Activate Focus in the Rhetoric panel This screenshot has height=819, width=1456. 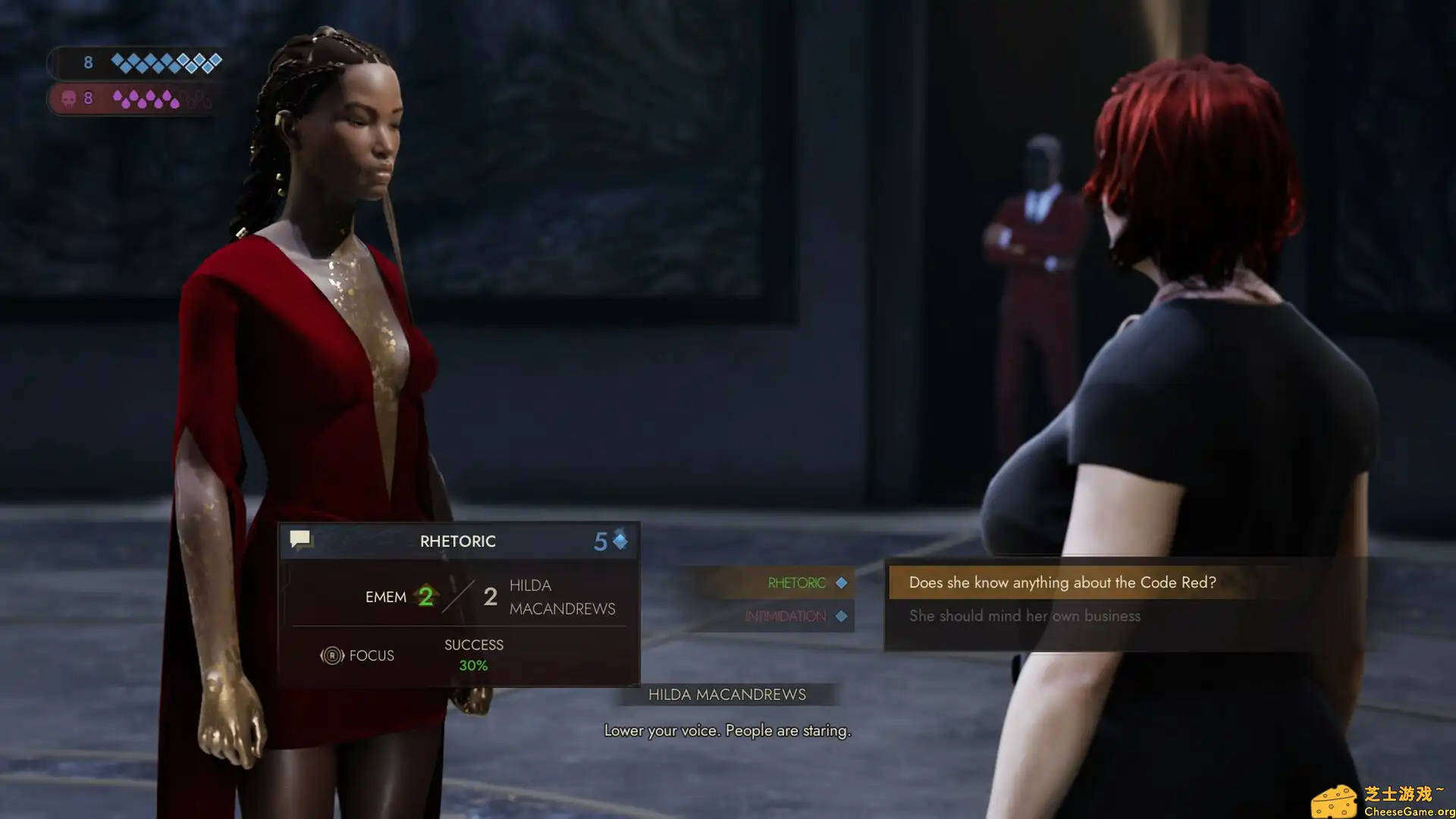[357, 655]
